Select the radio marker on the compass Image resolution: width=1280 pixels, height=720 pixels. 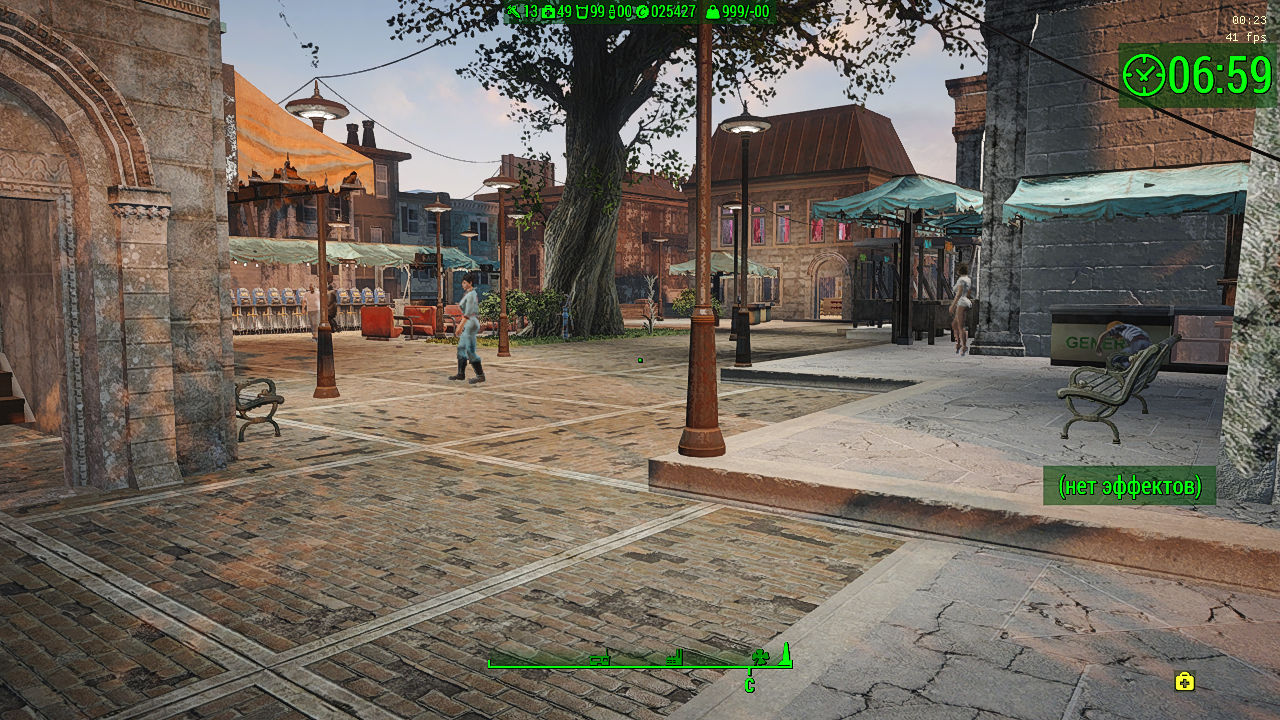[600, 659]
